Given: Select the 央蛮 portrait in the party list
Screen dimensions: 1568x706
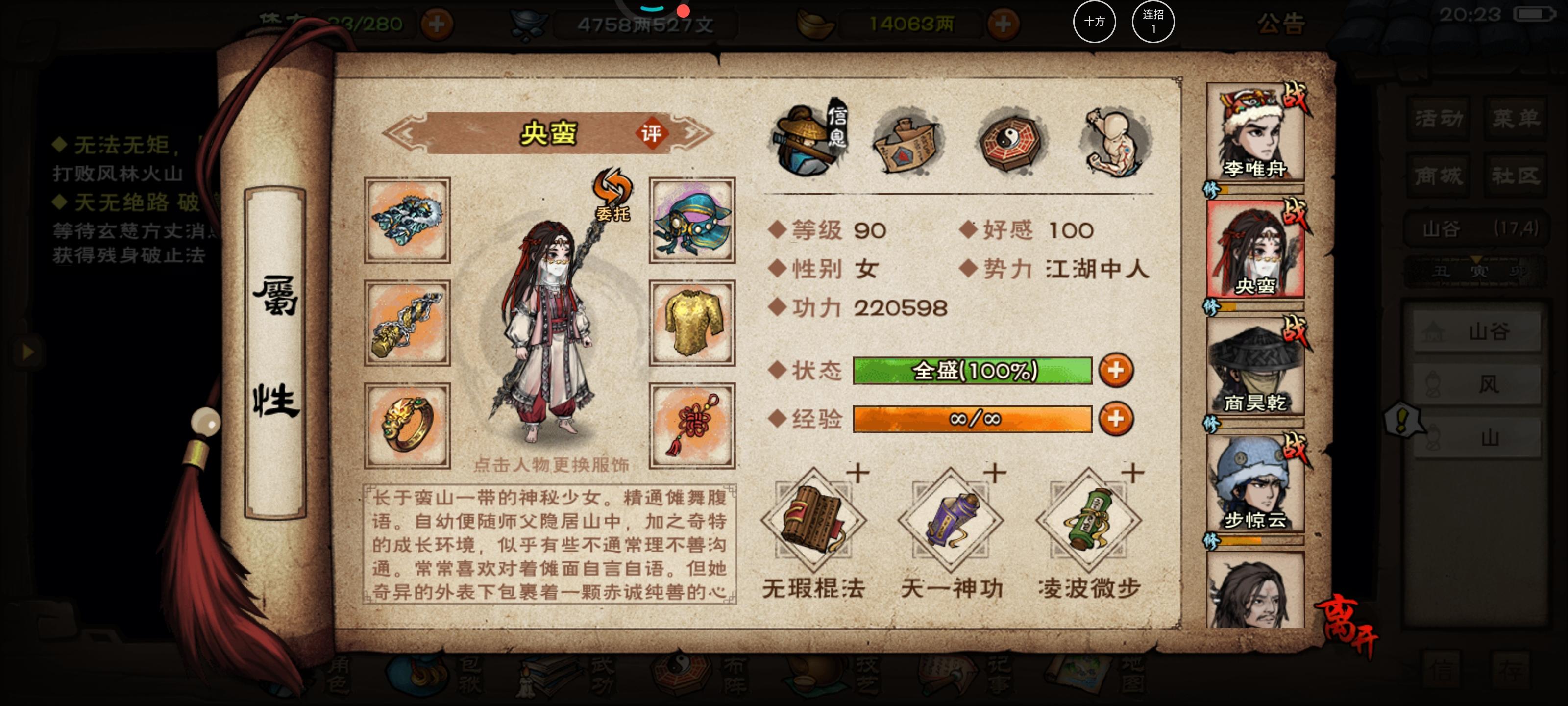Looking at the screenshot, I should tap(1255, 256).
